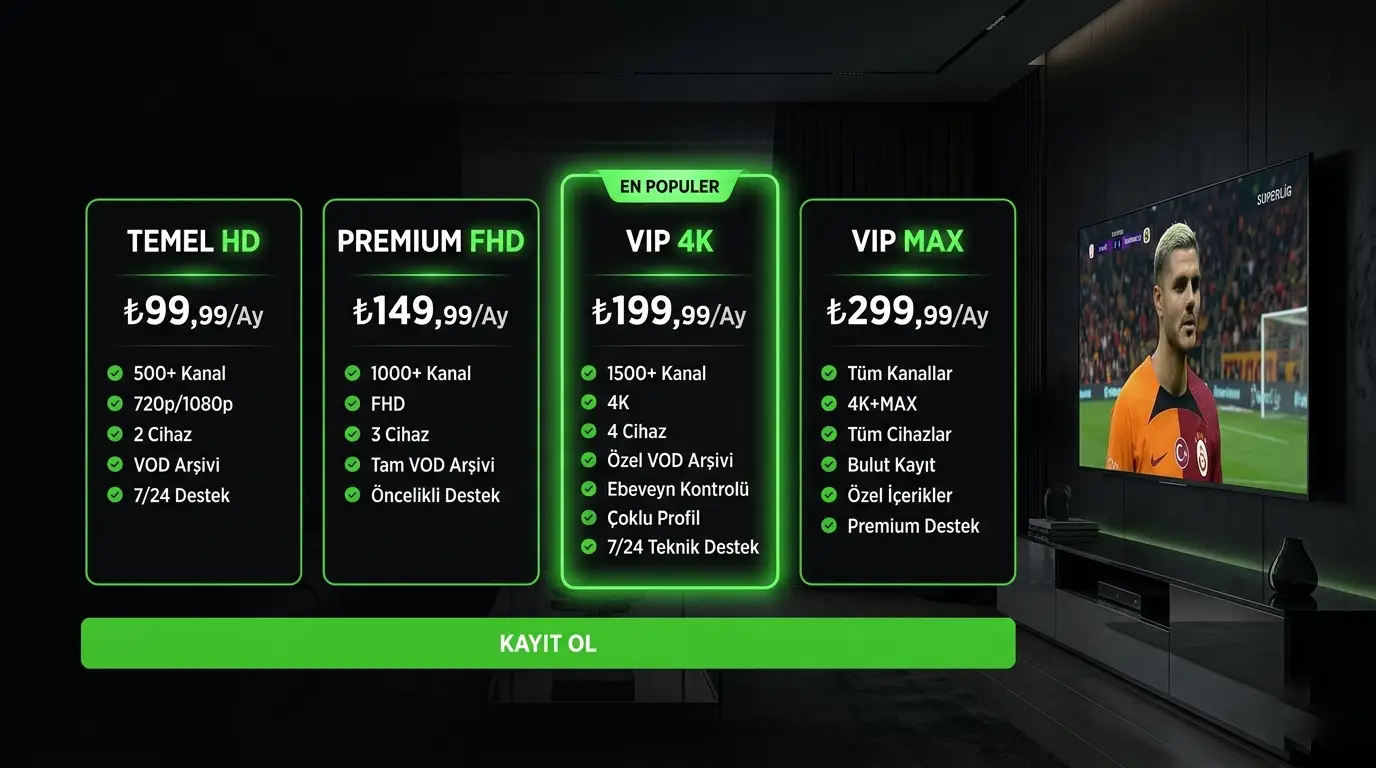Viewport: 1376px width, 768px height.
Task: Select the checkmark icon next to FHD
Action: click(350, 403)
